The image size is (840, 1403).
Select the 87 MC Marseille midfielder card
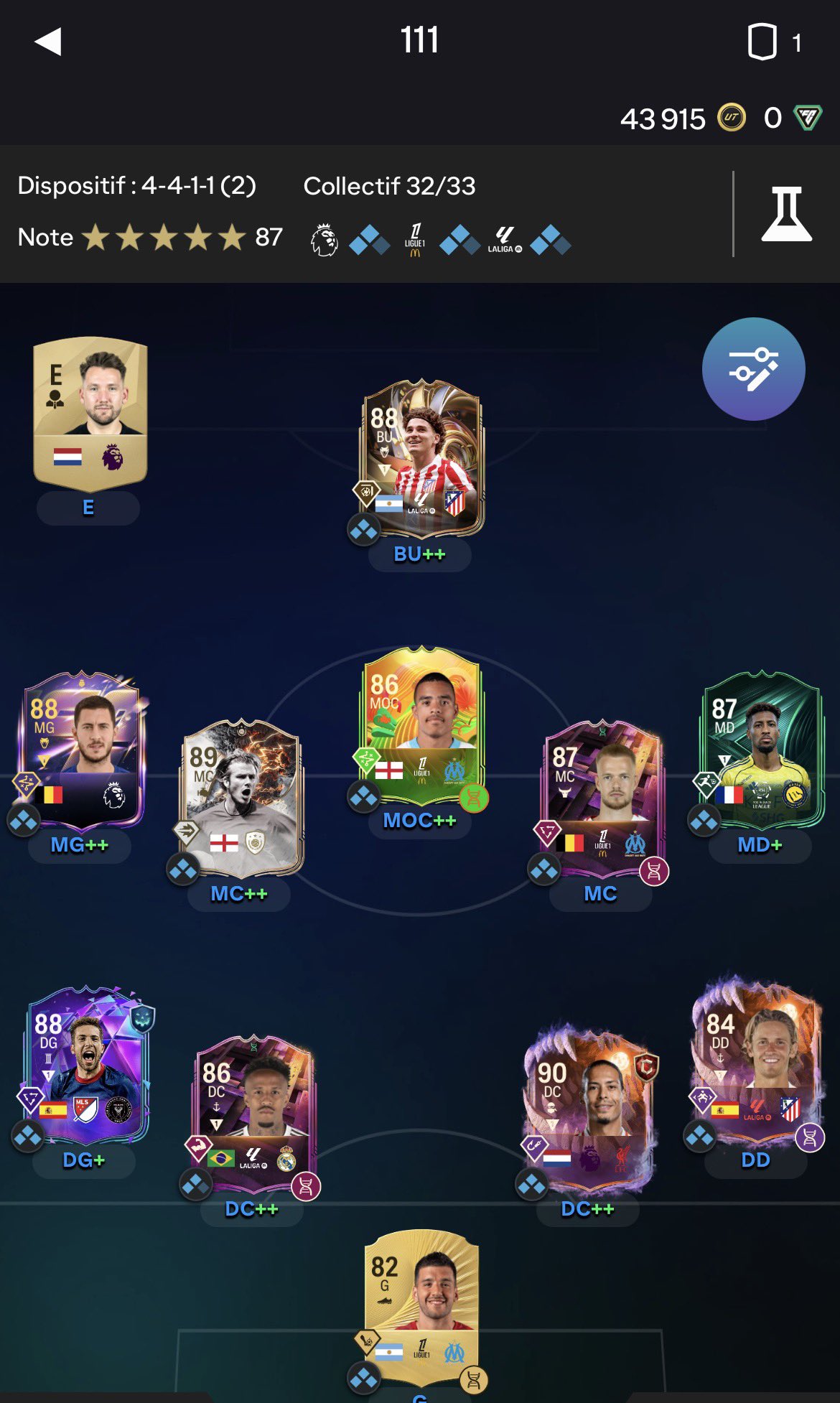point(602,798)
